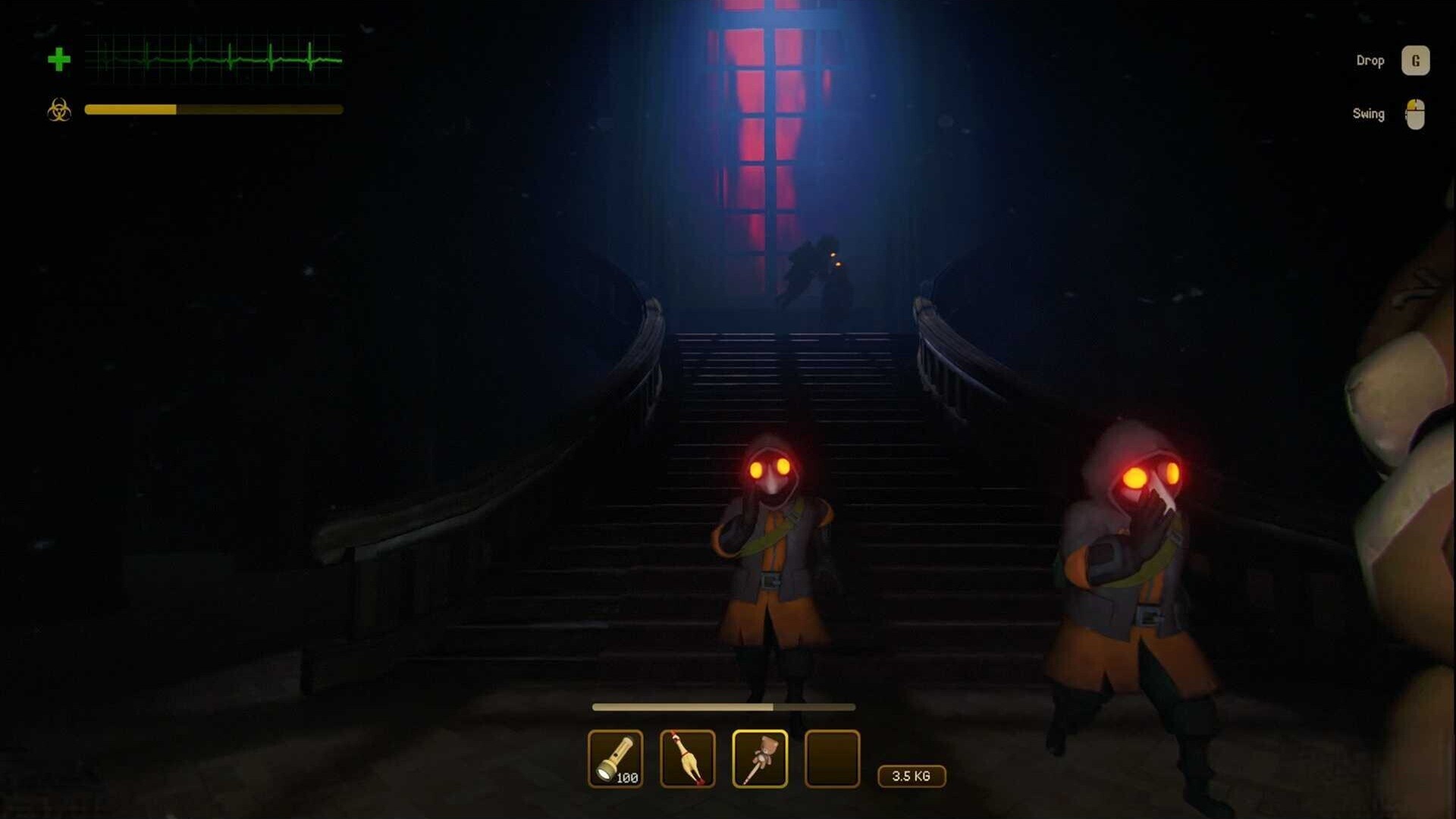This screenshot has width=1456, height=819.
Task: Click the red-eyed dwarf on the right
Action: point(1137,576)
